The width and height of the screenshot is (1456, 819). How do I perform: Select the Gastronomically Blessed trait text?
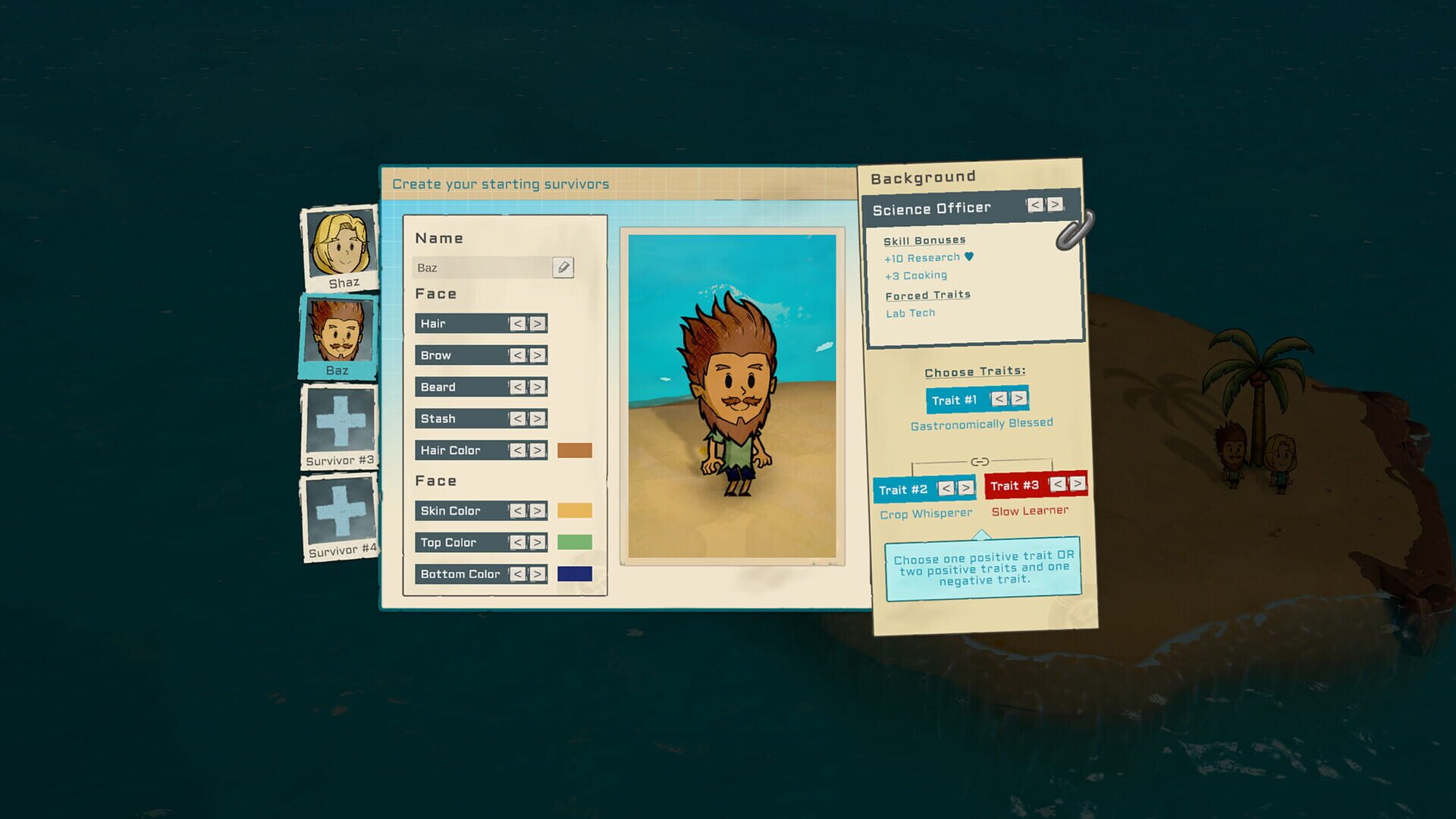tap(981, 423)
